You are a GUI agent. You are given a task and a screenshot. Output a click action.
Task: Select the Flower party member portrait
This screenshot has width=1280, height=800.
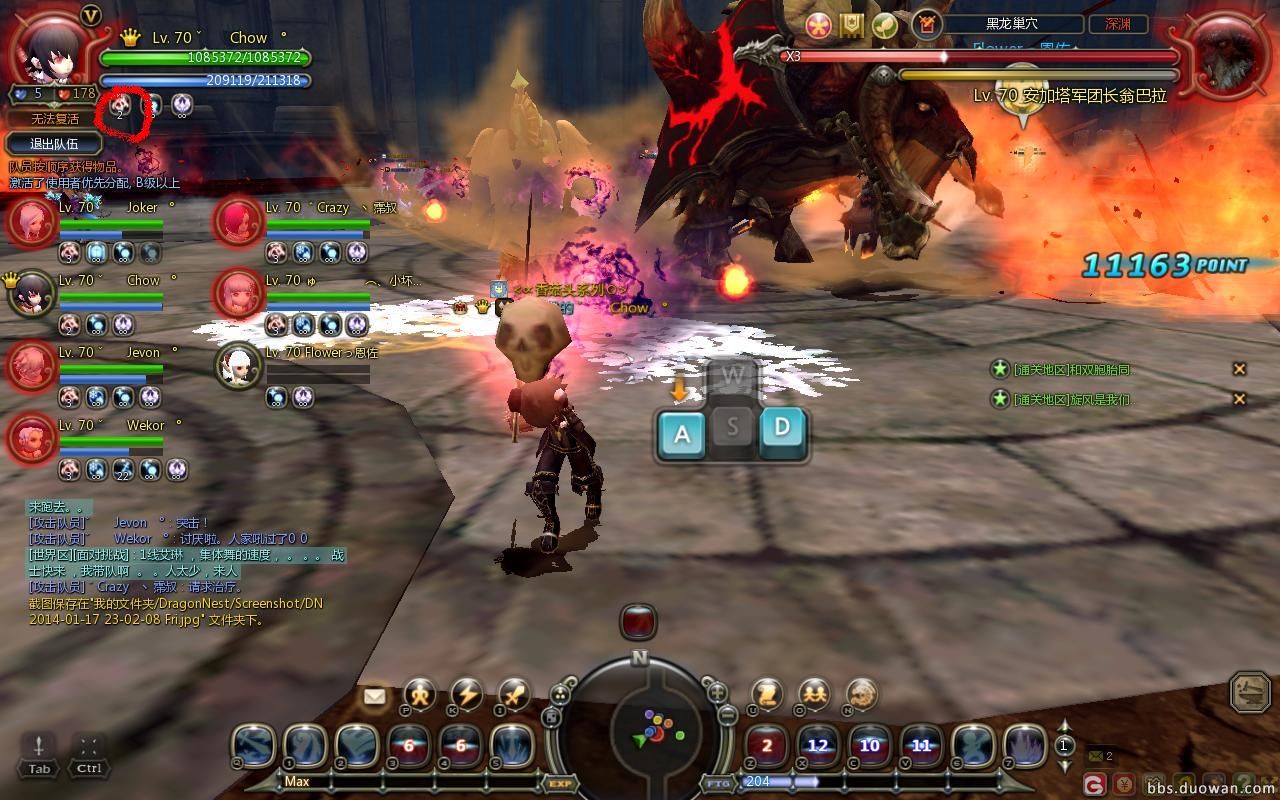(239, 367)
